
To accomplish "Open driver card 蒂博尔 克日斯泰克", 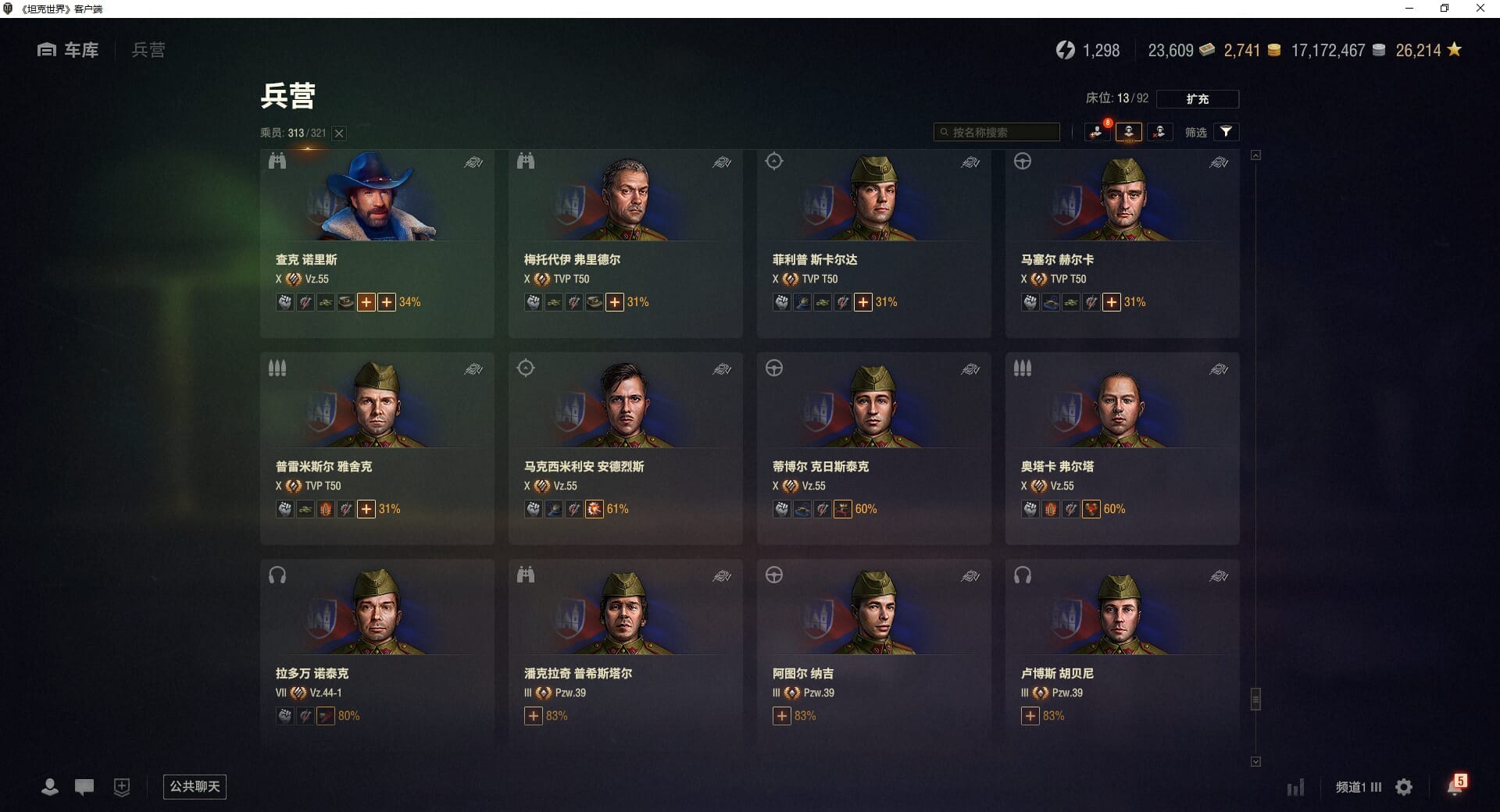I will tap(873, 449).
